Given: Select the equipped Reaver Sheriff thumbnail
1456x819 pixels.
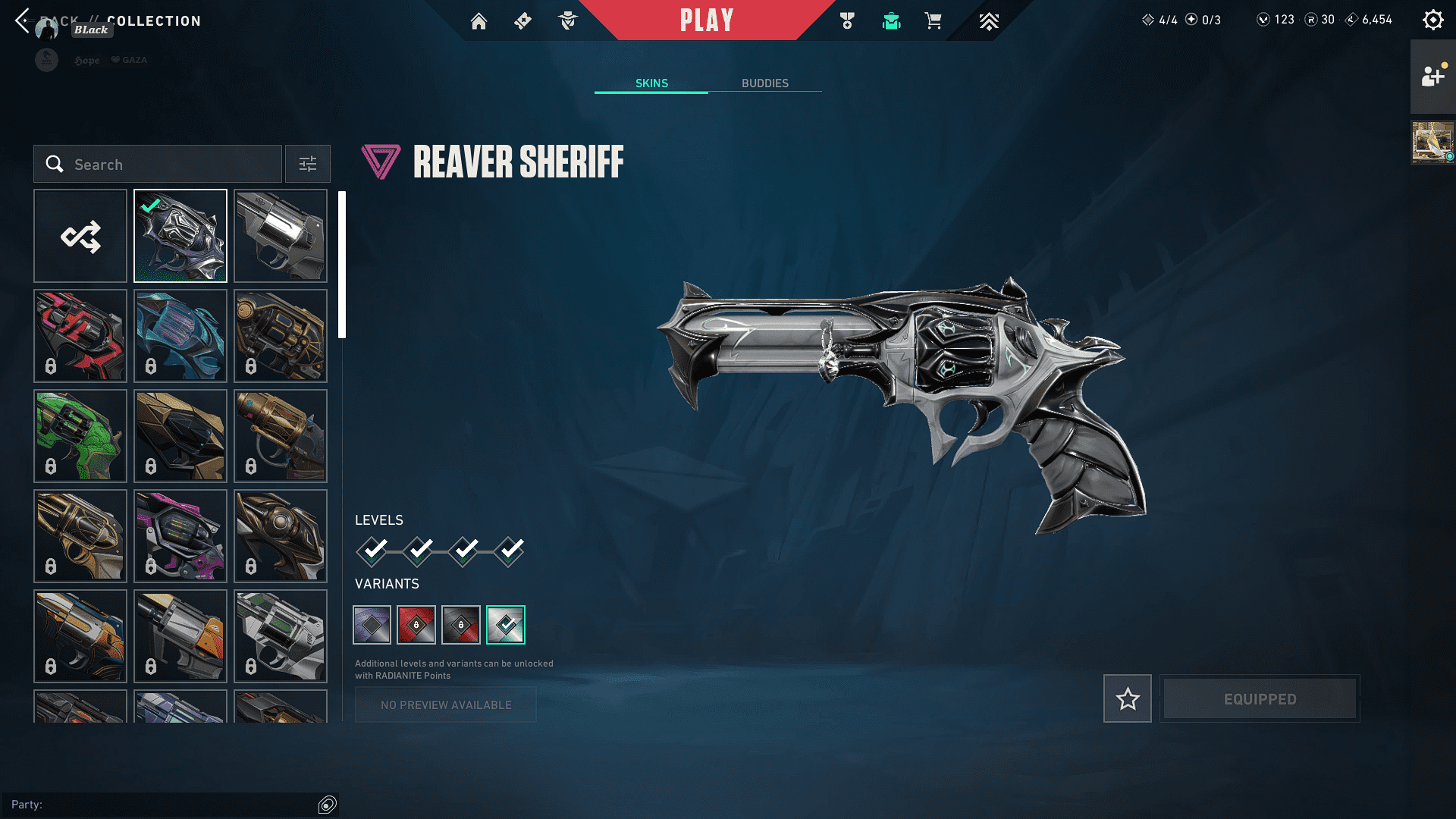Looking at the screenshot, I should pyautogui.click(x=180, y=237).
